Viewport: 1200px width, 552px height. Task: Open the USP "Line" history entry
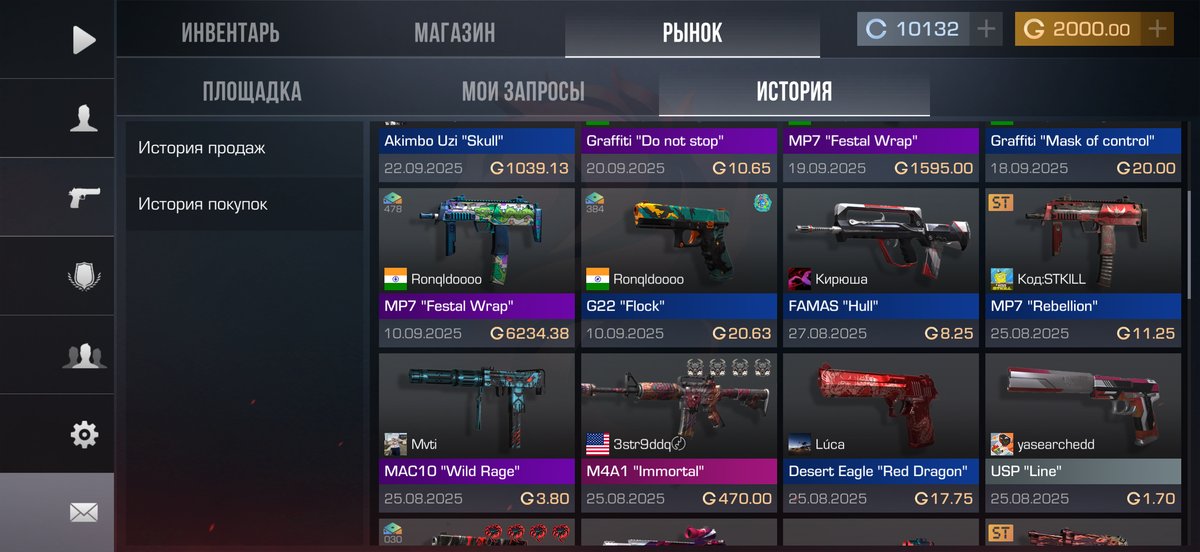(x=1083, y=432)
